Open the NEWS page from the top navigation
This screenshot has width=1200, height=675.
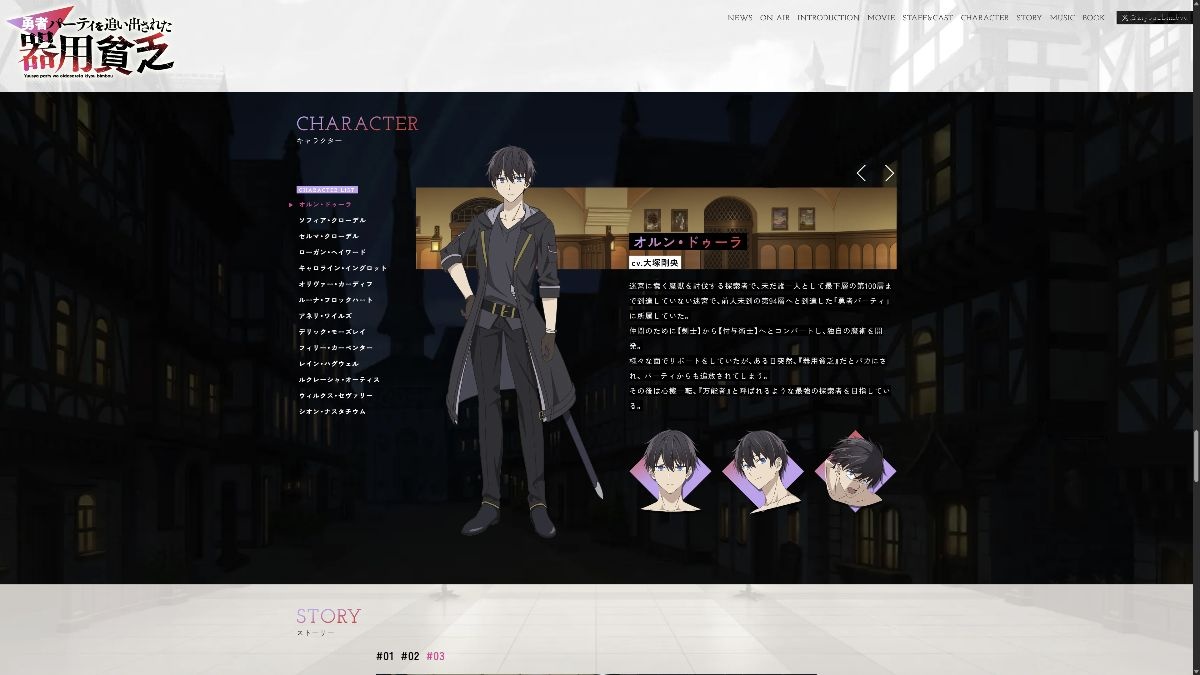pos(740,18)
